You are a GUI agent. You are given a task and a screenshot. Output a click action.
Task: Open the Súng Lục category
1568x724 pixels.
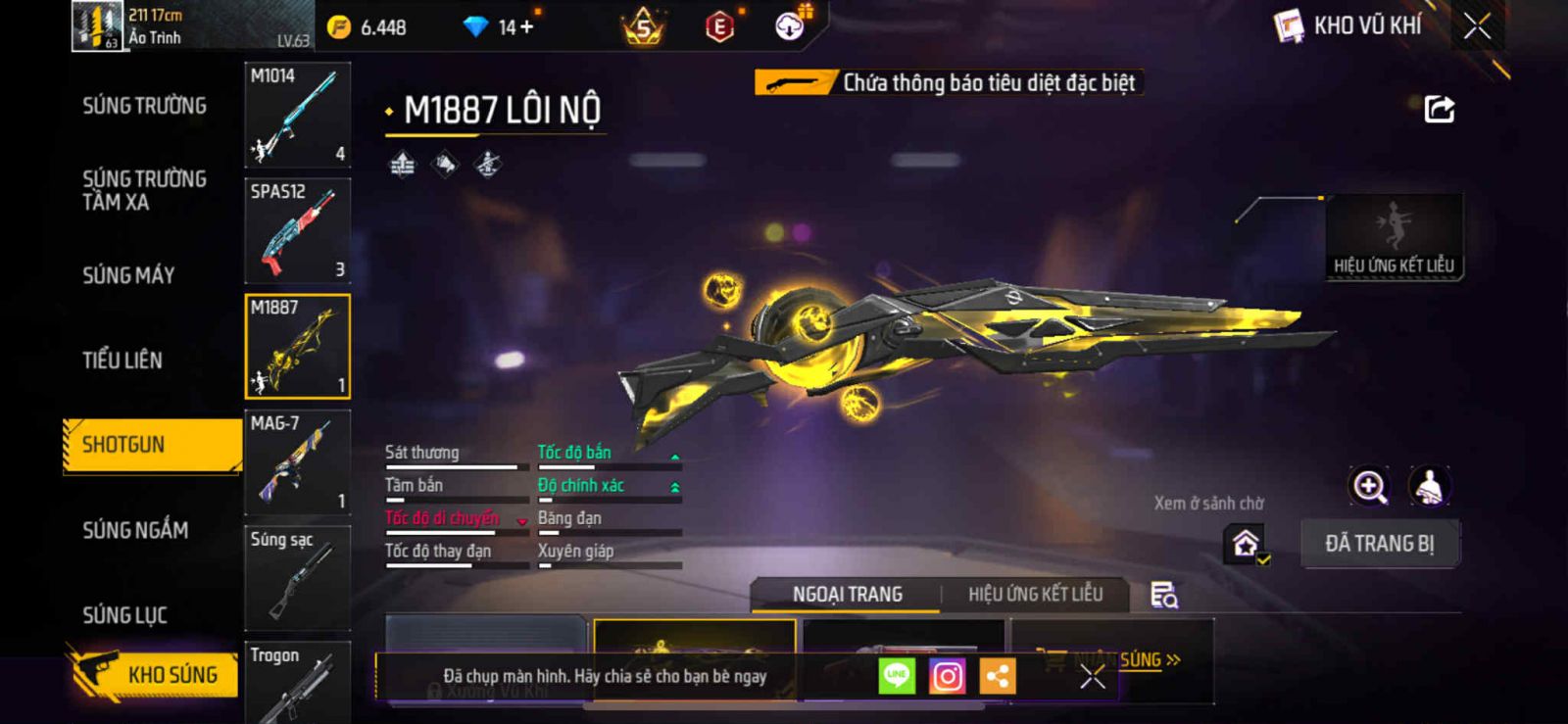pyautogui.click(x=124, y=615)
